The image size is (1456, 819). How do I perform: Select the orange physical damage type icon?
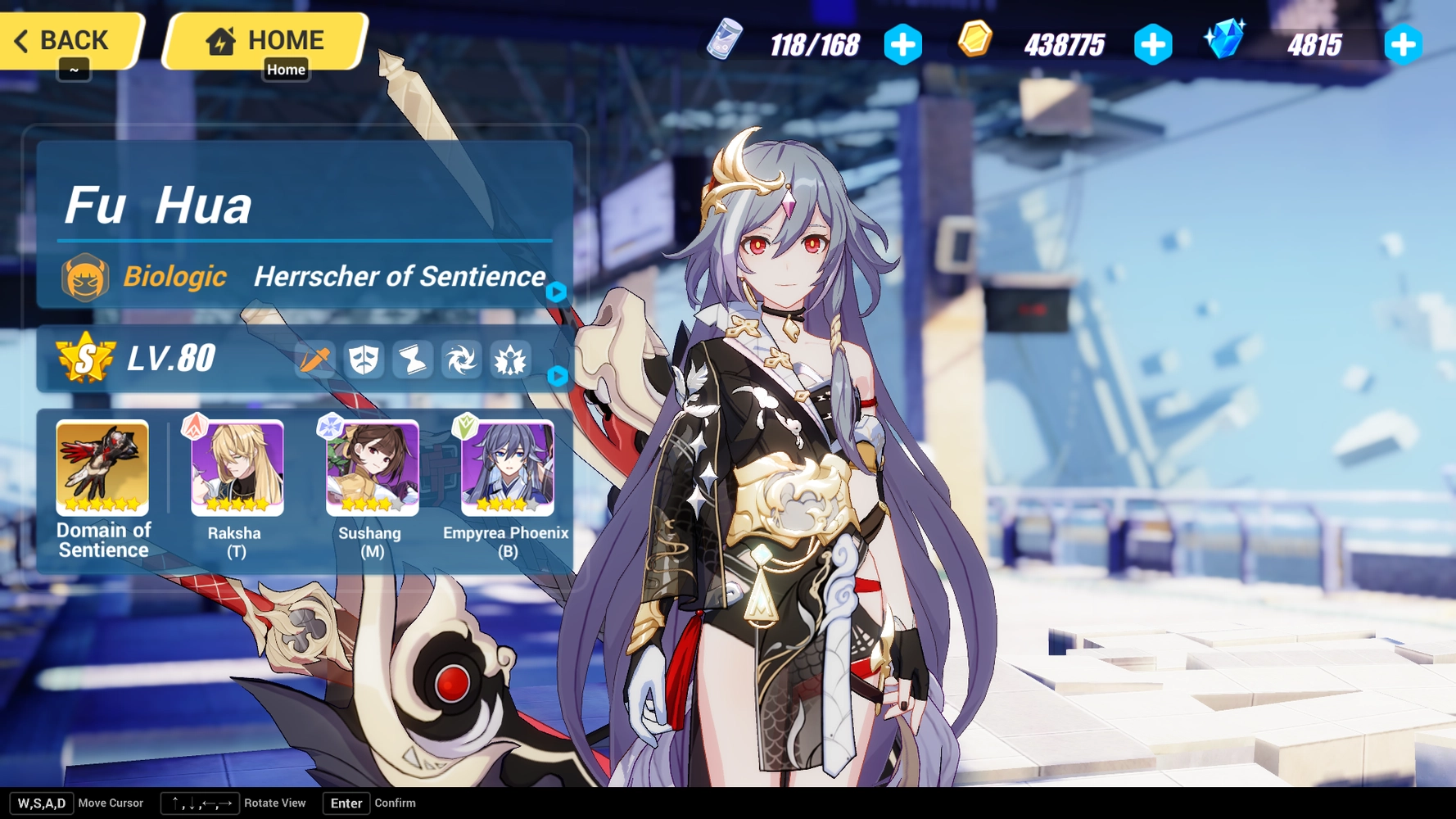(314, 359)
